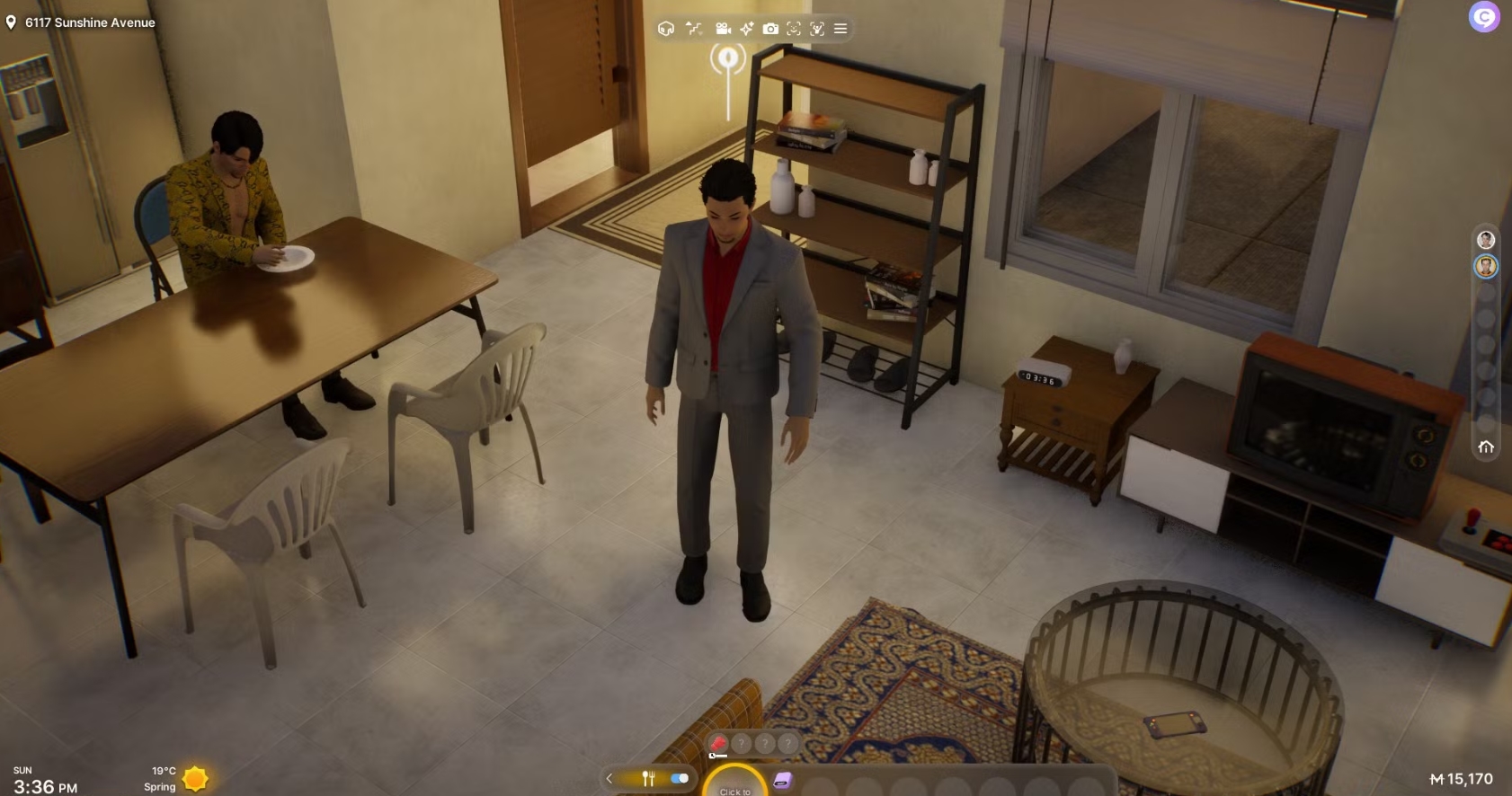
Task: Flip the blue toggle next to the cutlery icon
Action: coord(679,779)
